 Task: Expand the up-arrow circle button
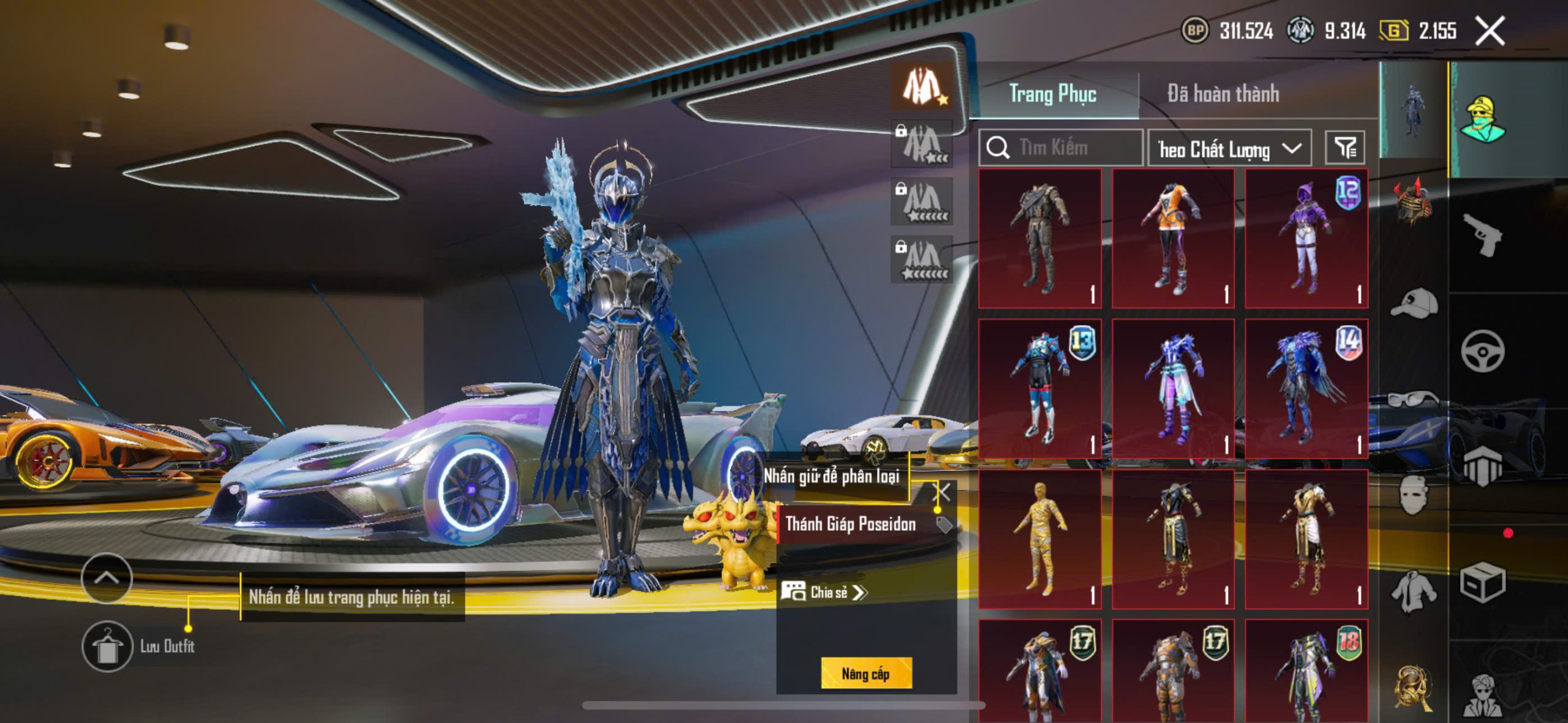tap(107, 577)
